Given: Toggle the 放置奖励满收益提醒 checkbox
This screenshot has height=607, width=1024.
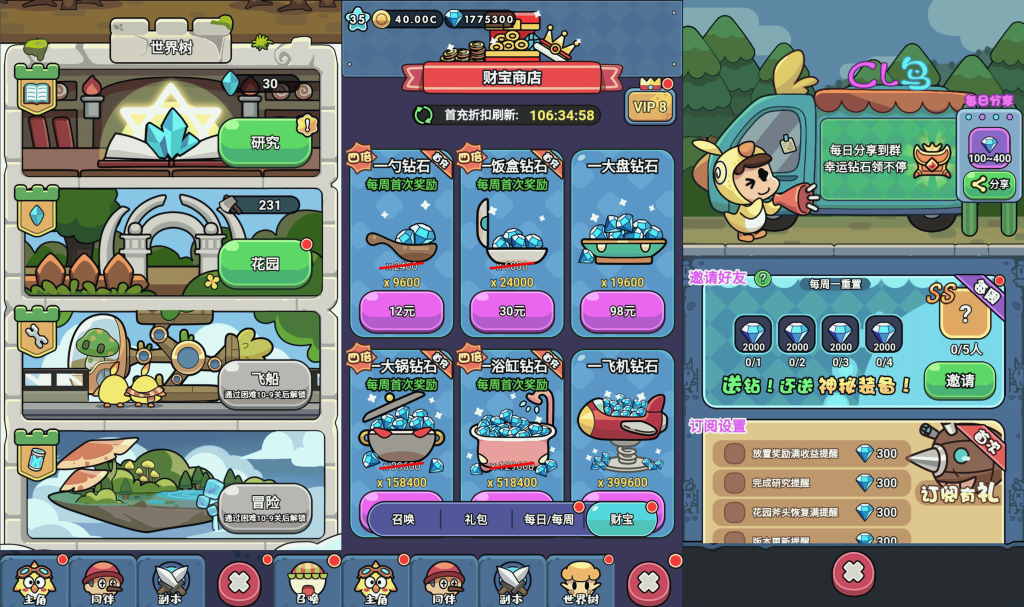Looking at the screenshot, I should [735, 453].
